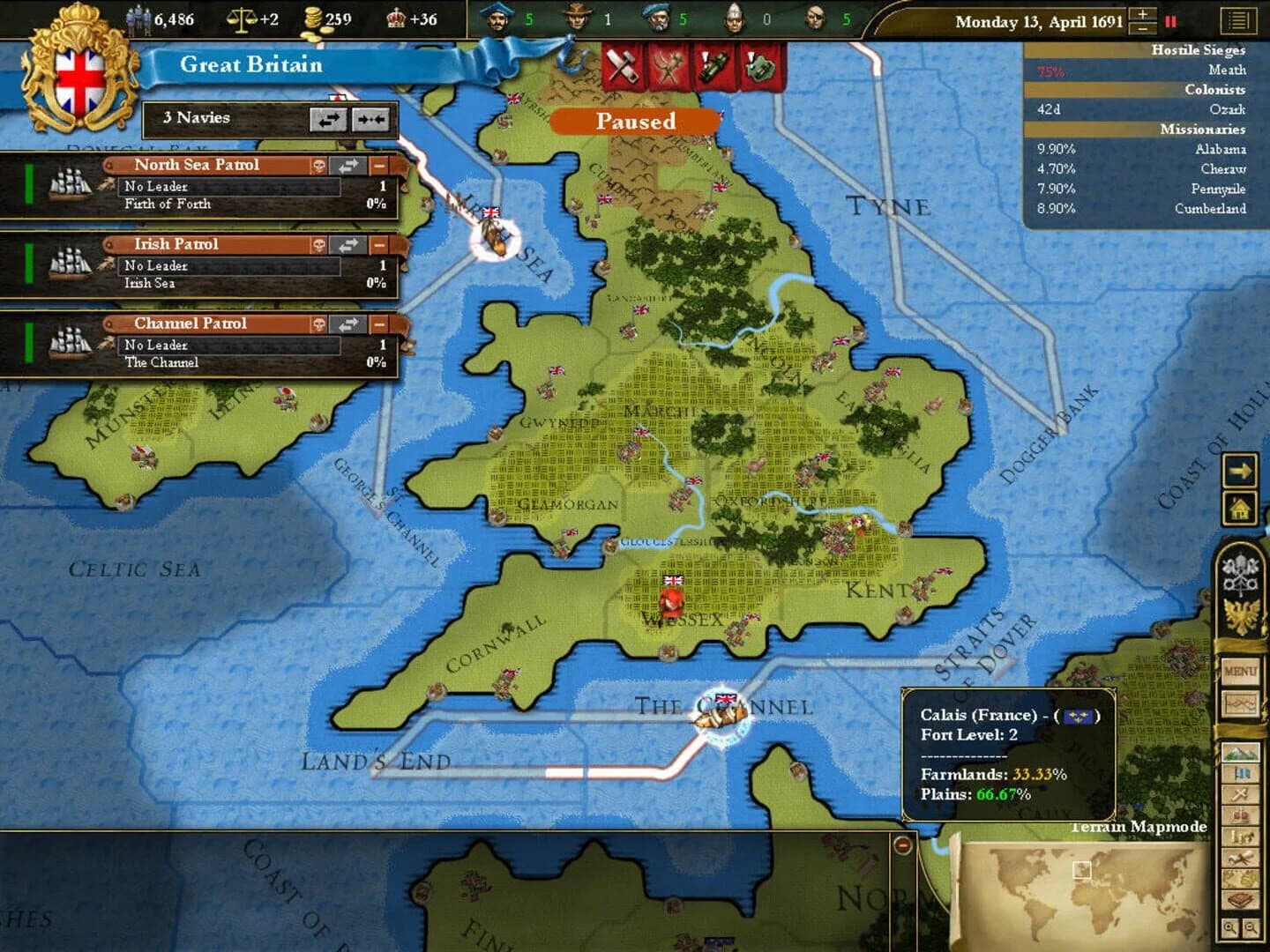Viewport: 1270px width, 952px height.
Task: Assign a leader via the No Leader slot
Action: point(229,186)
